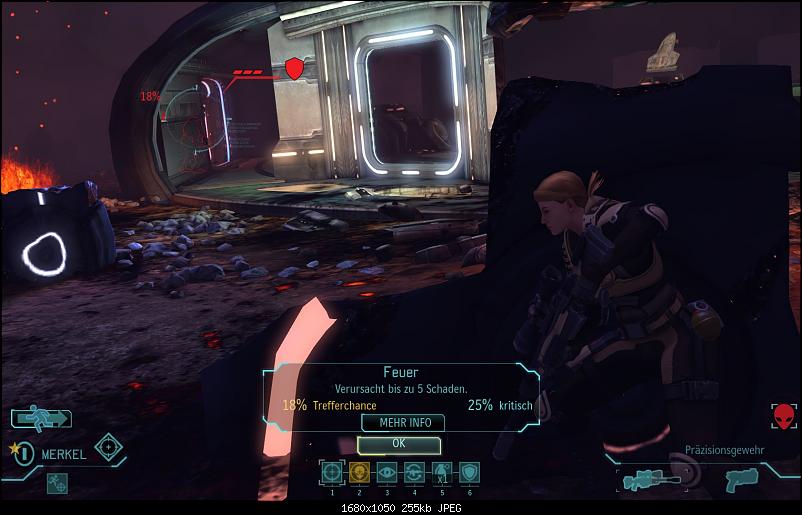Activate the shield hunker down ability
802x515 pixels.
click(469, 472)
